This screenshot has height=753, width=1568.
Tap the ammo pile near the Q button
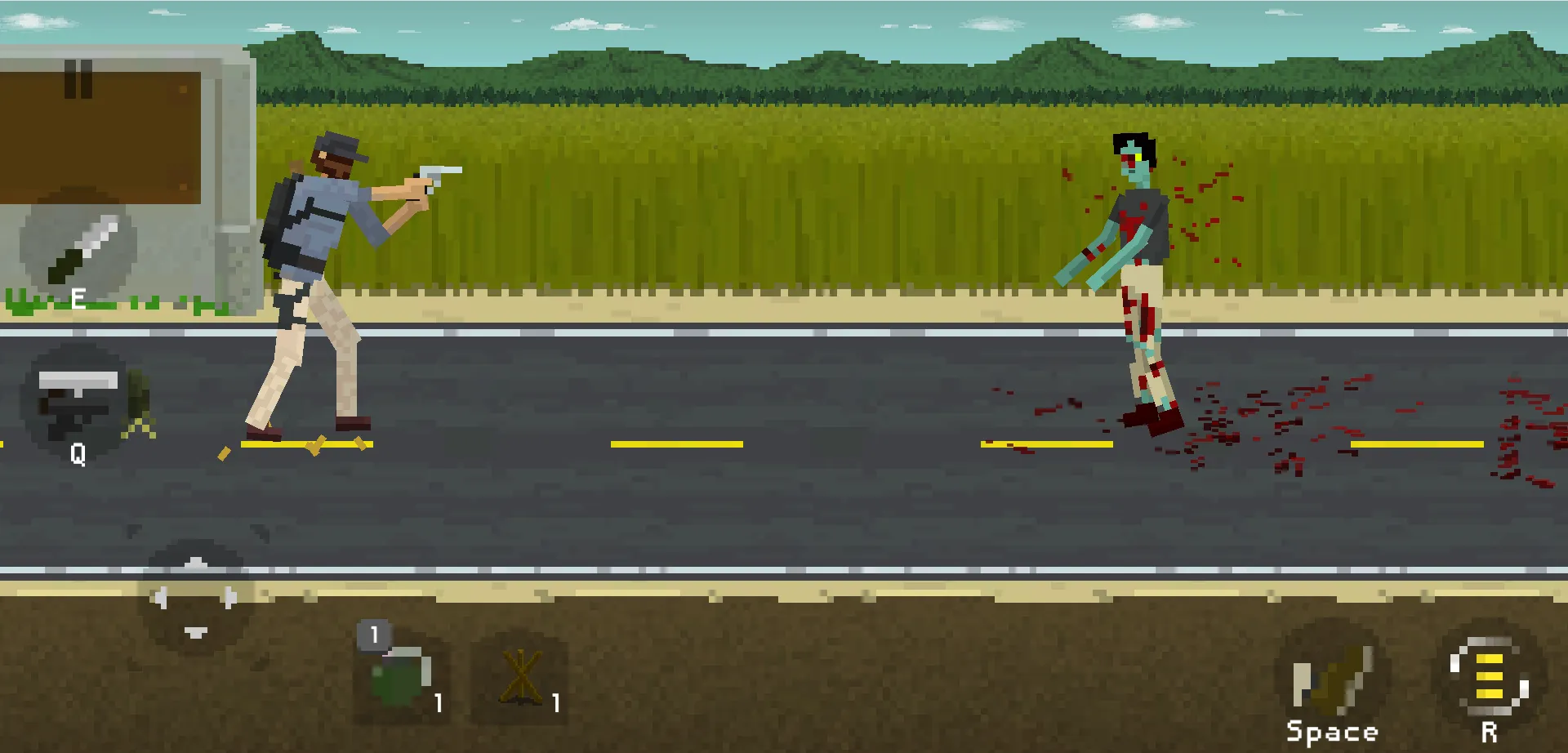click(137, 404)
